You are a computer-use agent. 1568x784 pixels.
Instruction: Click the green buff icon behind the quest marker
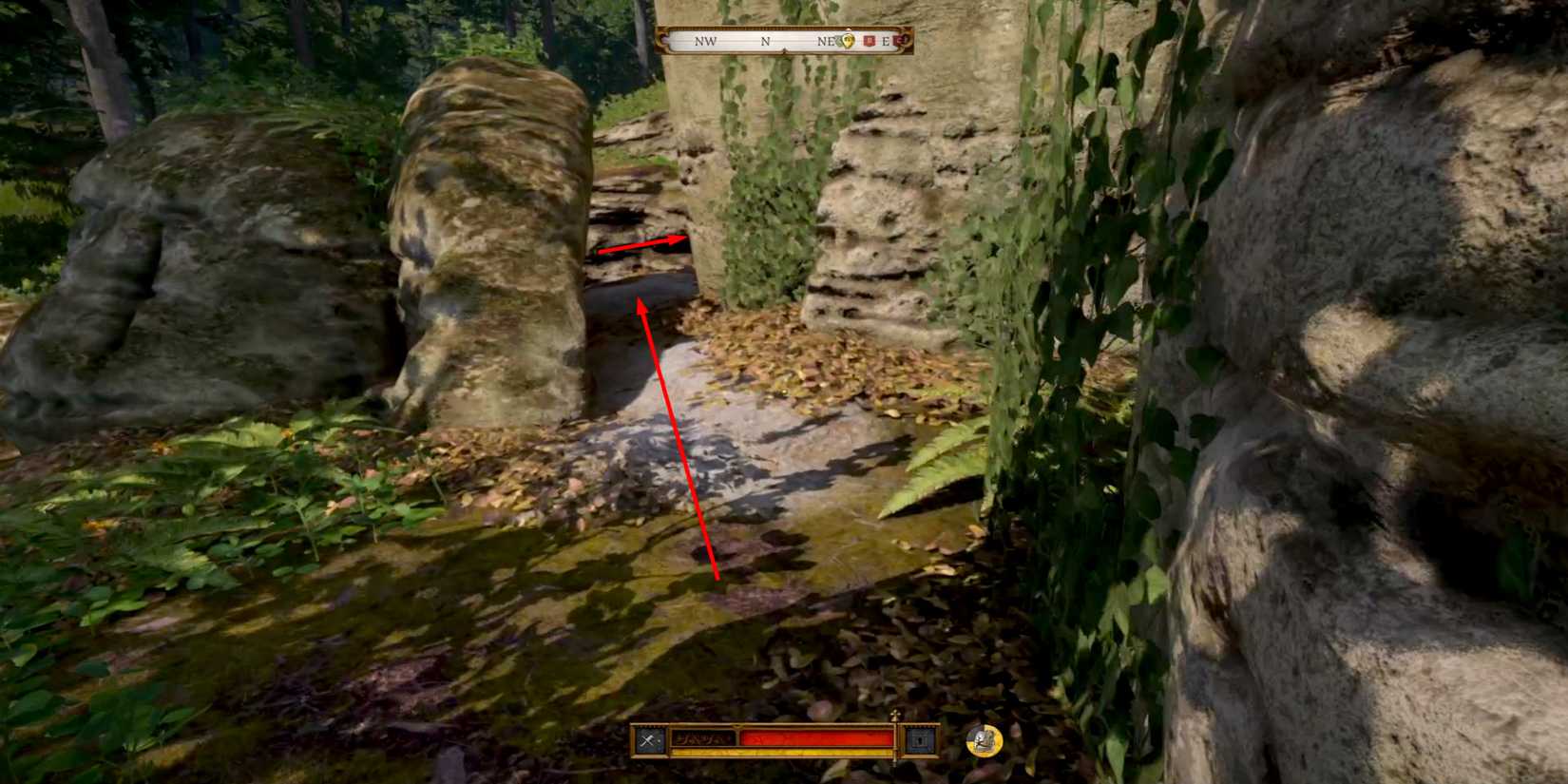(x=838, y=41)
